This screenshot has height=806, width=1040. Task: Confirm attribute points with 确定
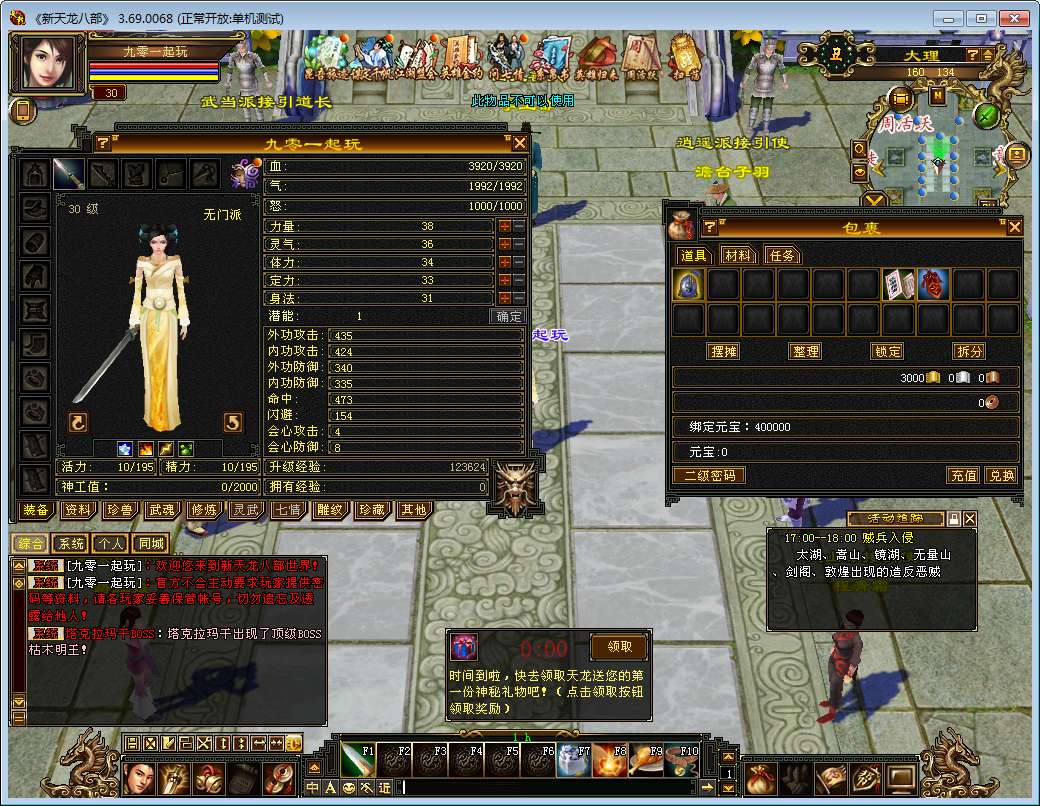tap(509, 316)
